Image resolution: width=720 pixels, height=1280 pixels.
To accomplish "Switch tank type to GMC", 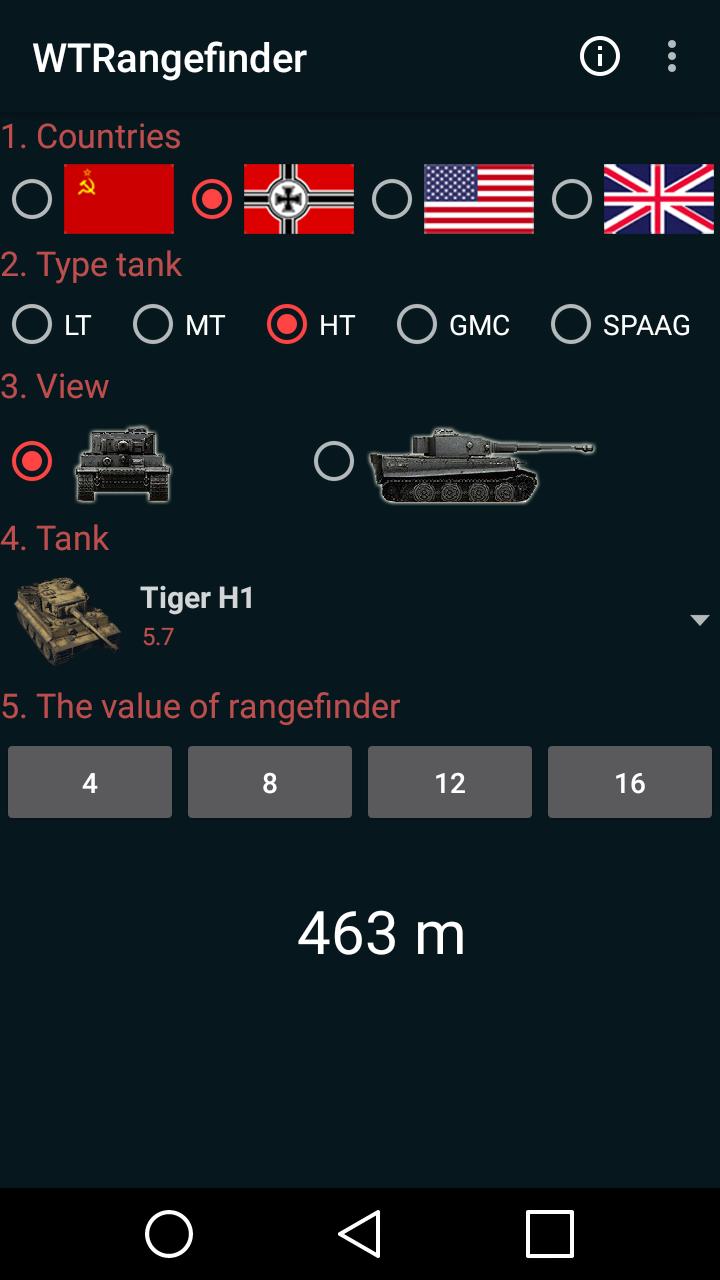I will (417, 325).
